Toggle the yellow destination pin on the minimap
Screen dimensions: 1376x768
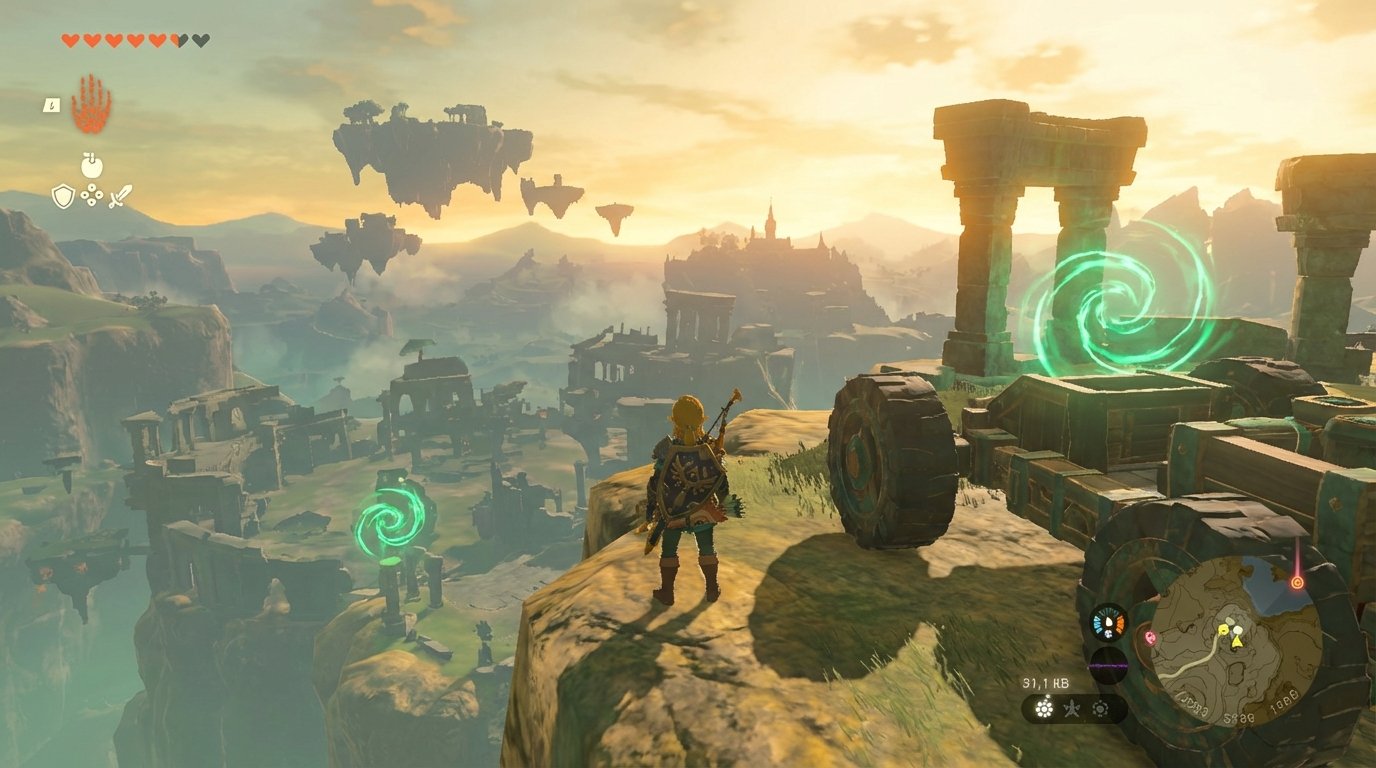coord(1222,630)
